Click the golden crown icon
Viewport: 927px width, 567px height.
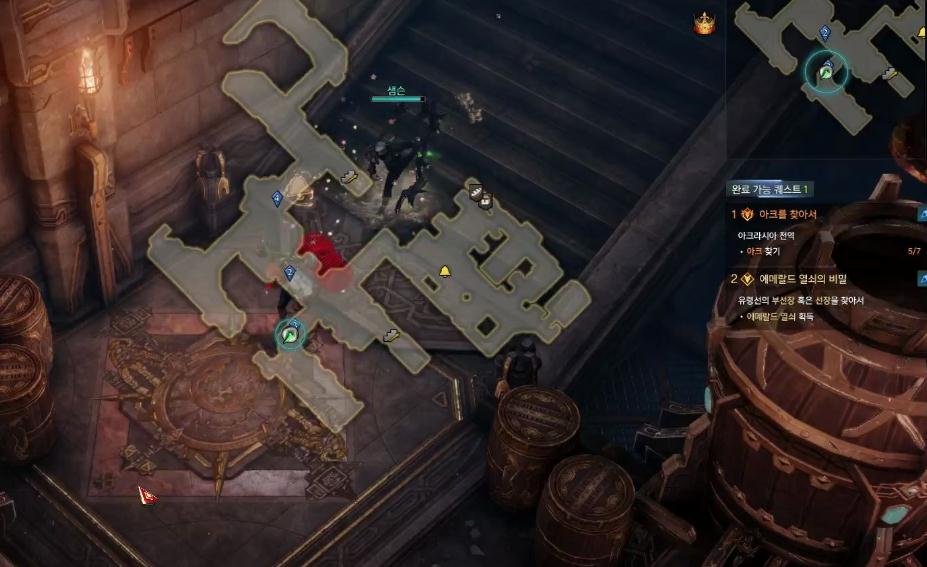coord(707,24)
